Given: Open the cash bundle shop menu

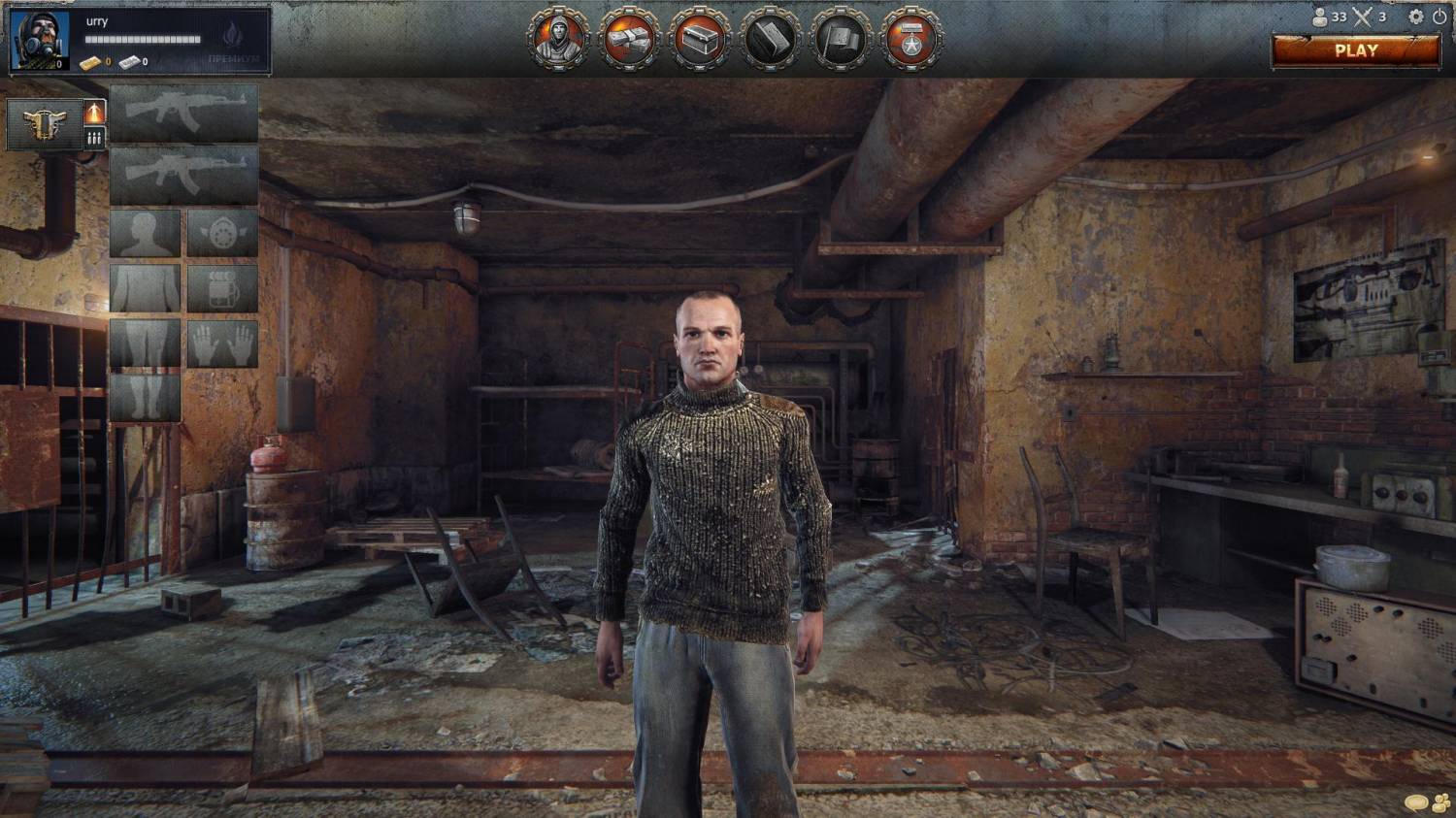Looking at the screenshot, I should pyautogui.click(x=629, y=39).
